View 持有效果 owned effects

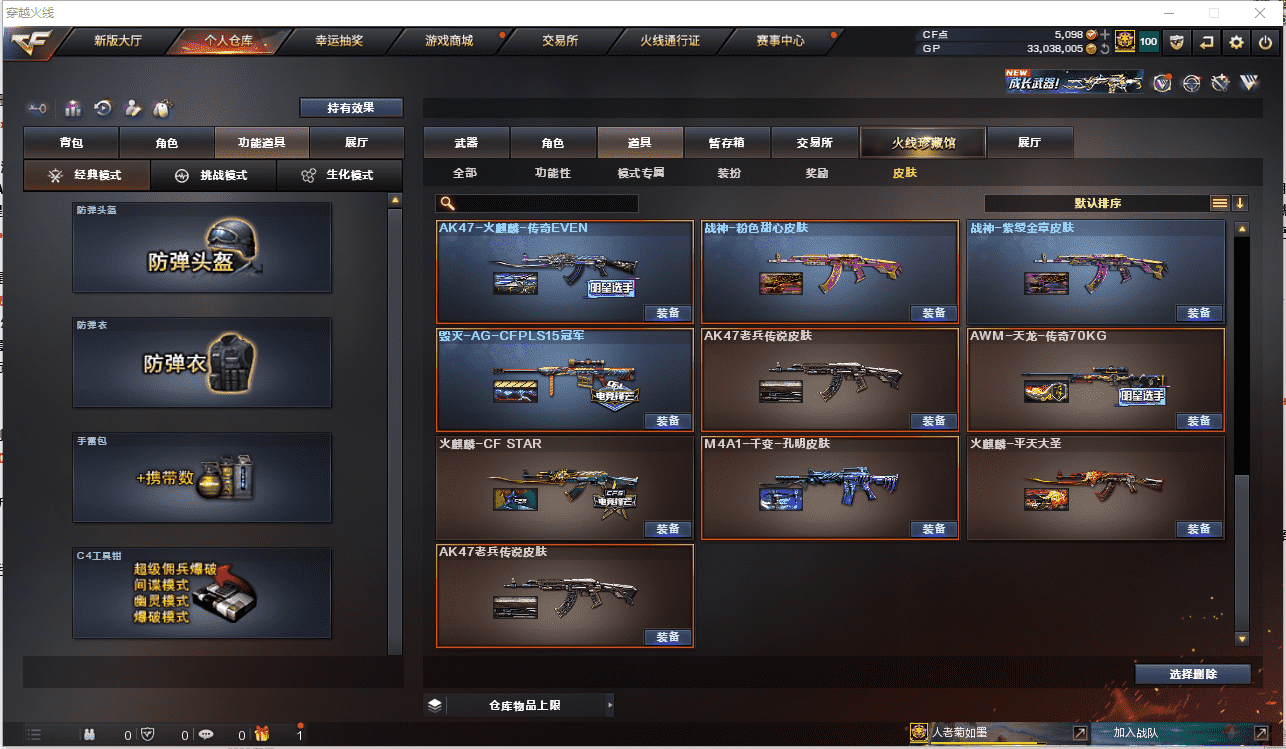point(351,108)
